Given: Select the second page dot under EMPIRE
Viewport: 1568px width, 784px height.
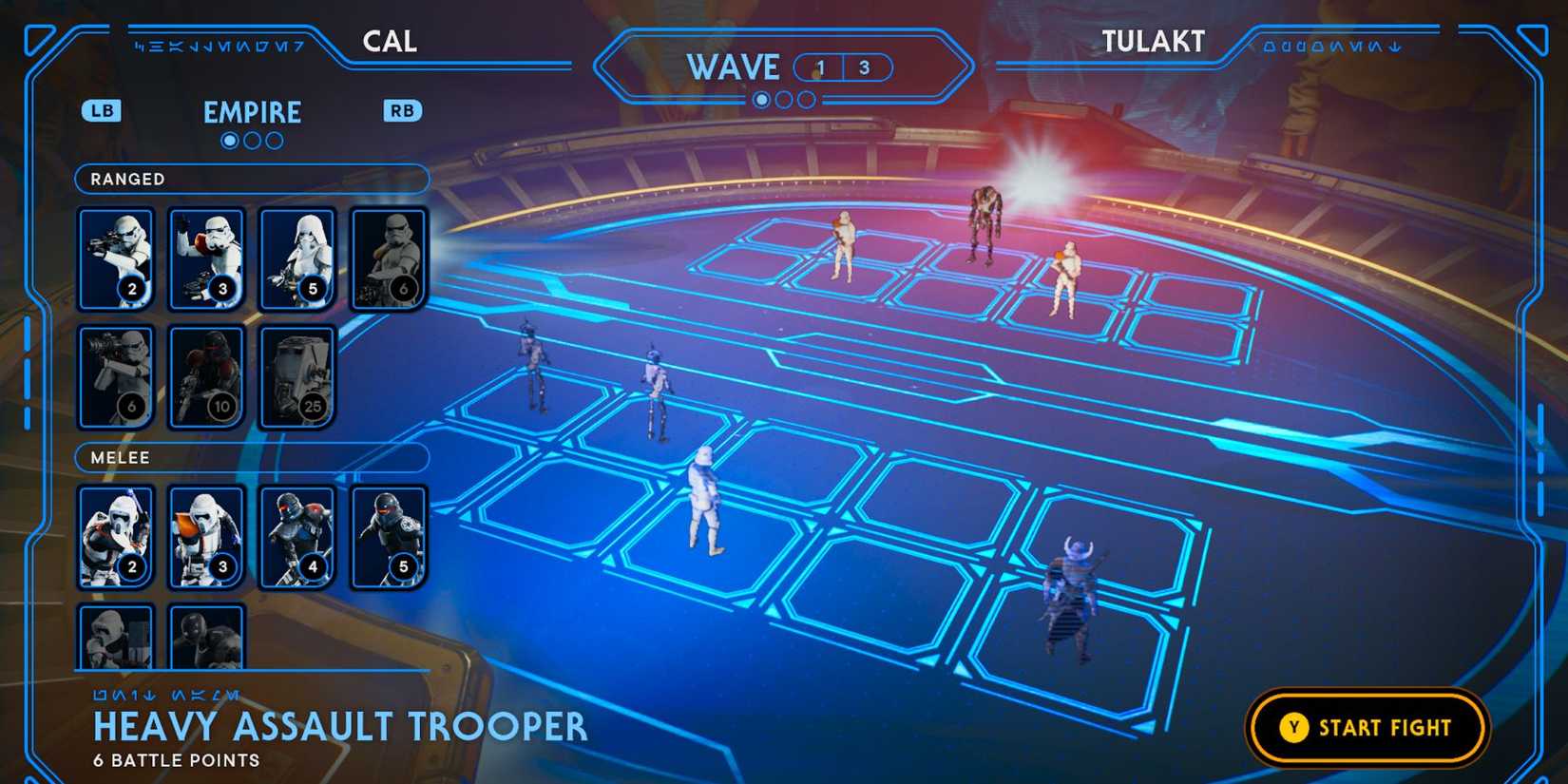Looking at the screenshot, I should click(252, 141).
